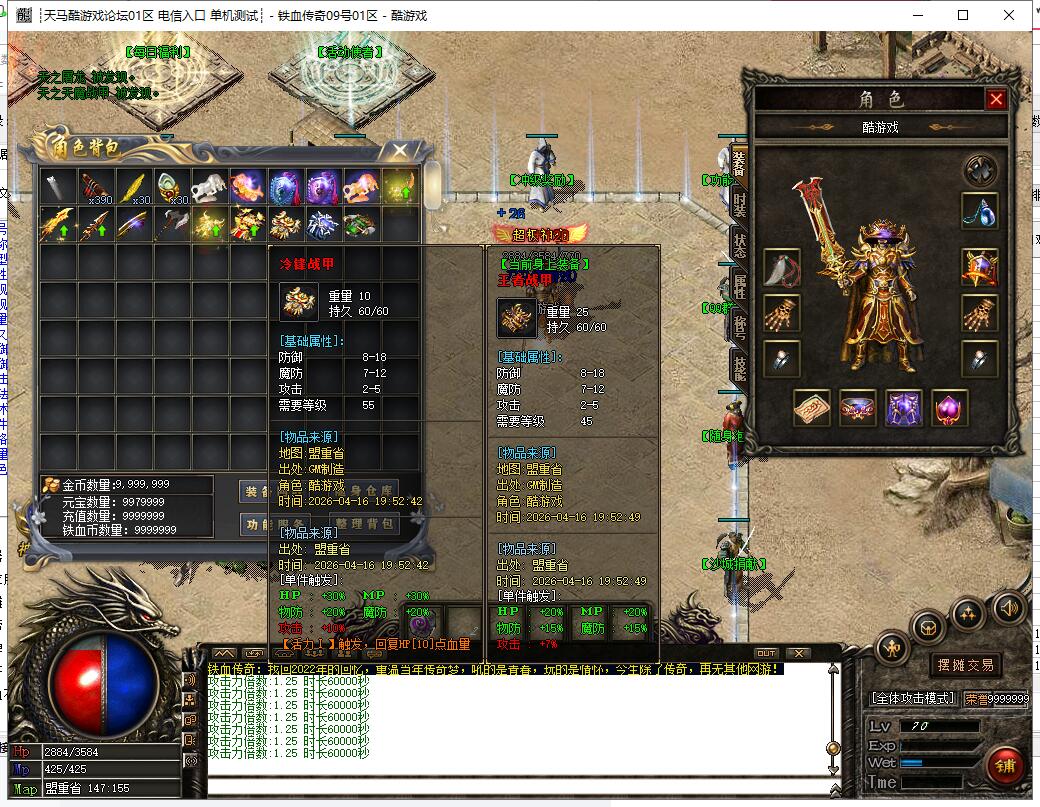Click the equipped fang necklace slot
The width and height of the screenshot is (1040, 807).
pyautogui.click(x=781, y=267)
